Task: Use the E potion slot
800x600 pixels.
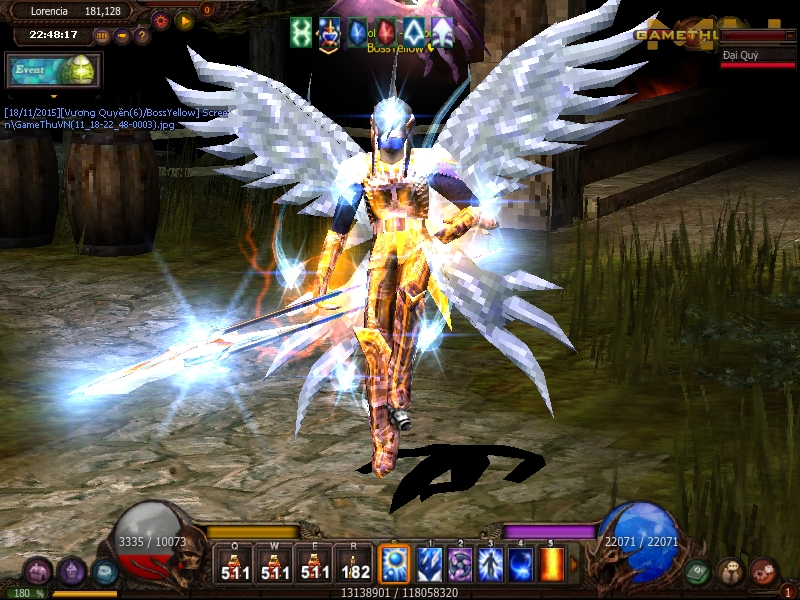Action: click(315, 565)
